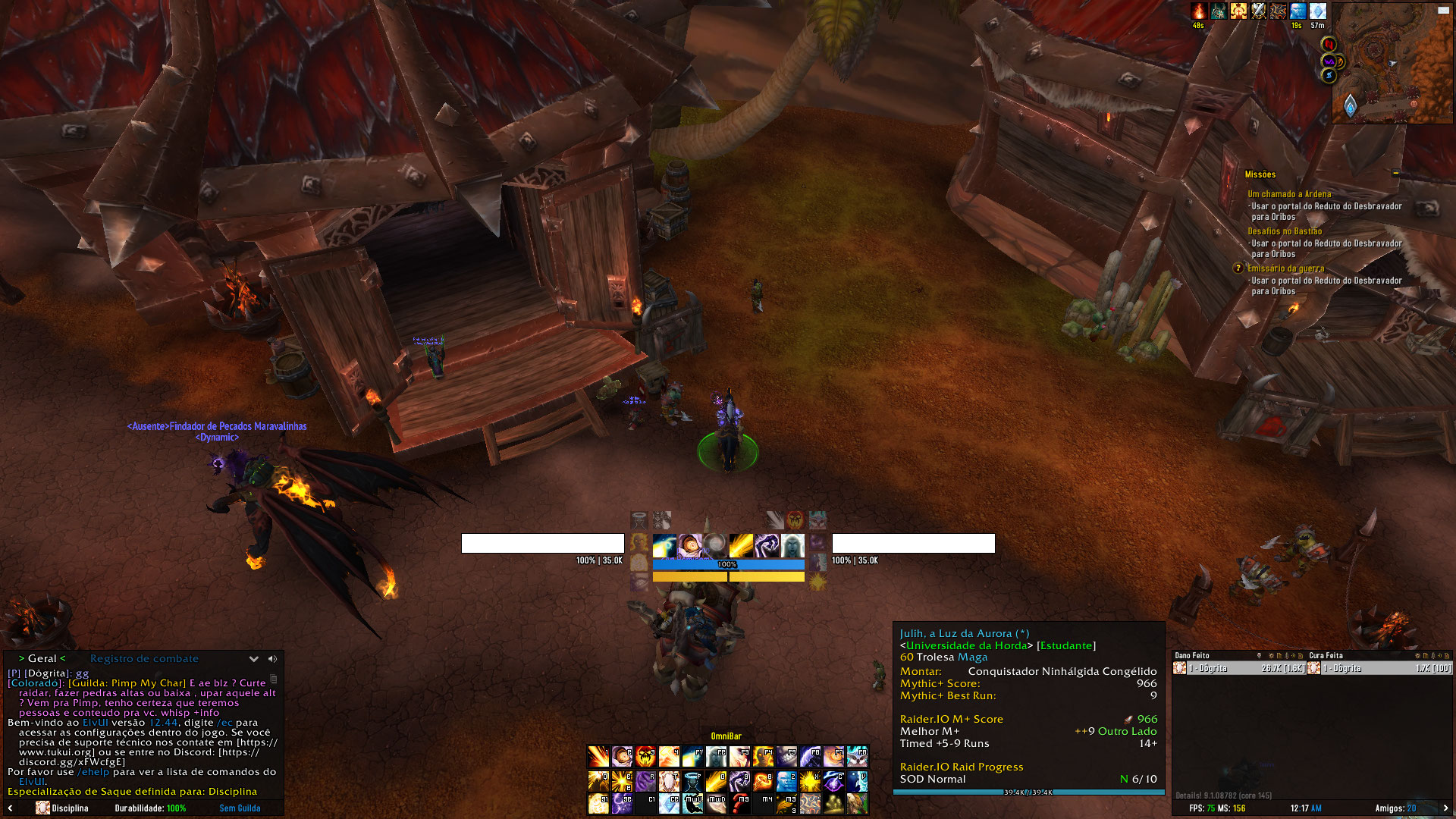
Task: Click the copy chat log icon
Action: (275, 679)
